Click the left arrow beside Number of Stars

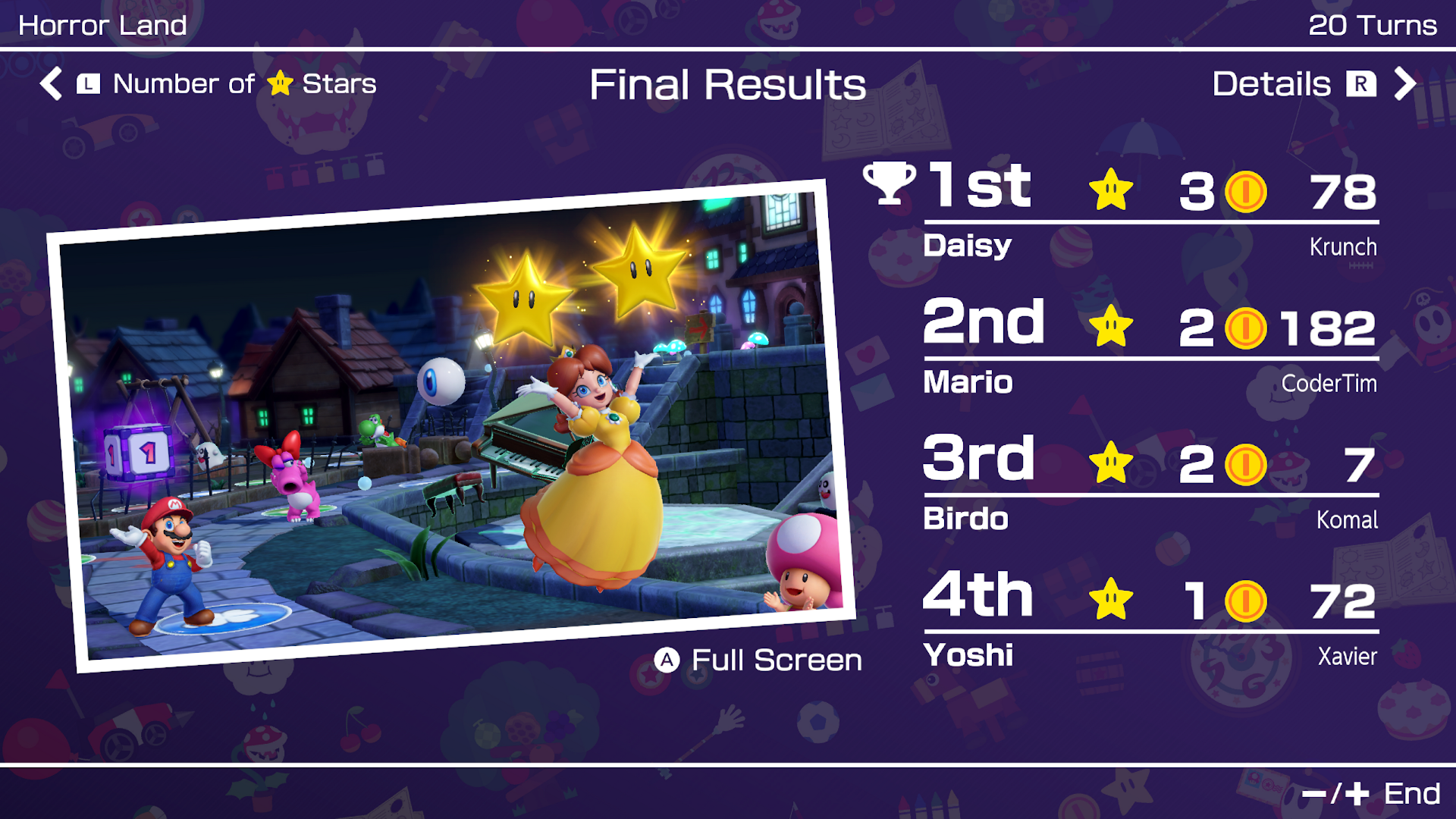(51, 83)
